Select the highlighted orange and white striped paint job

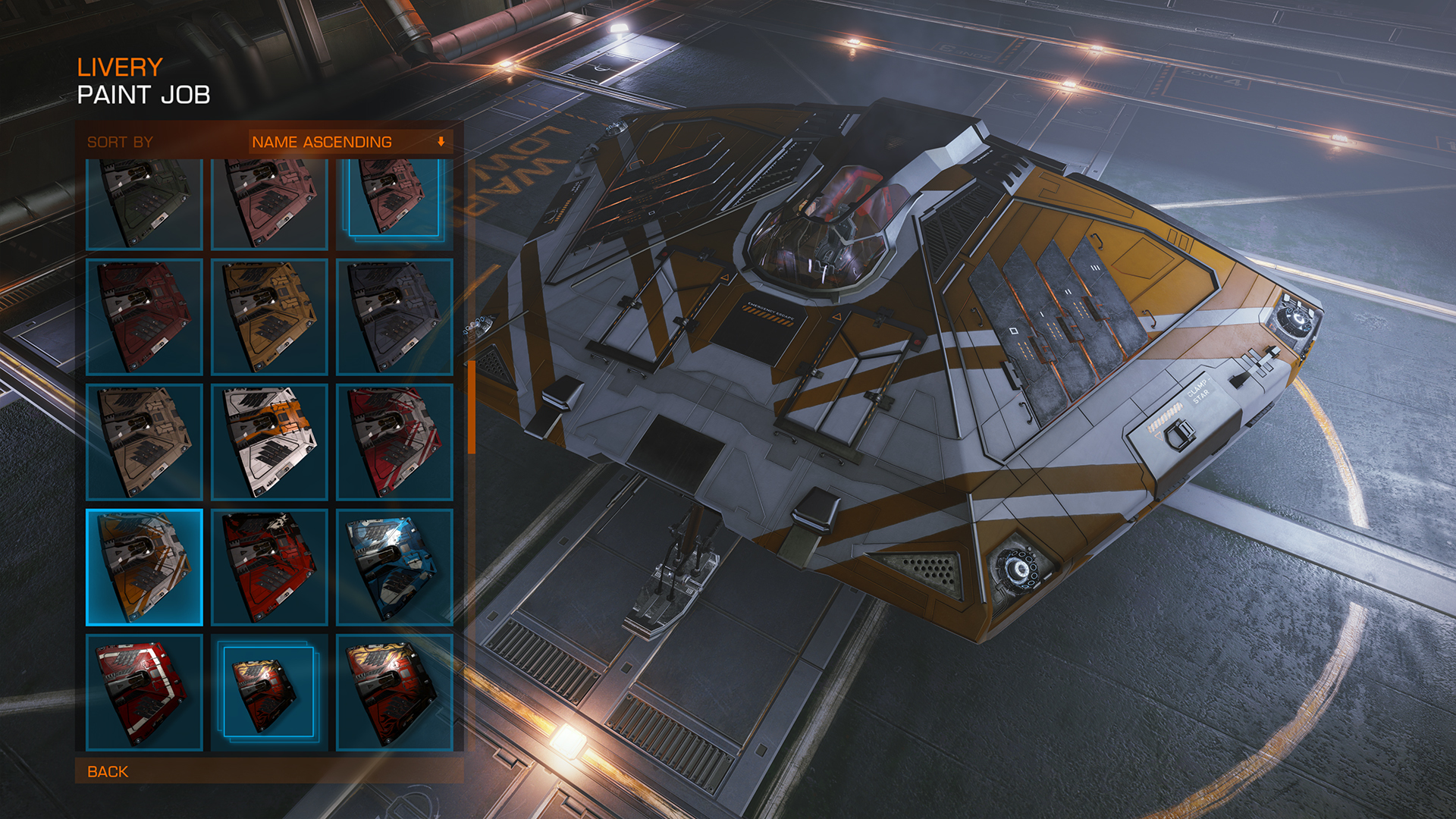[144, 567]
